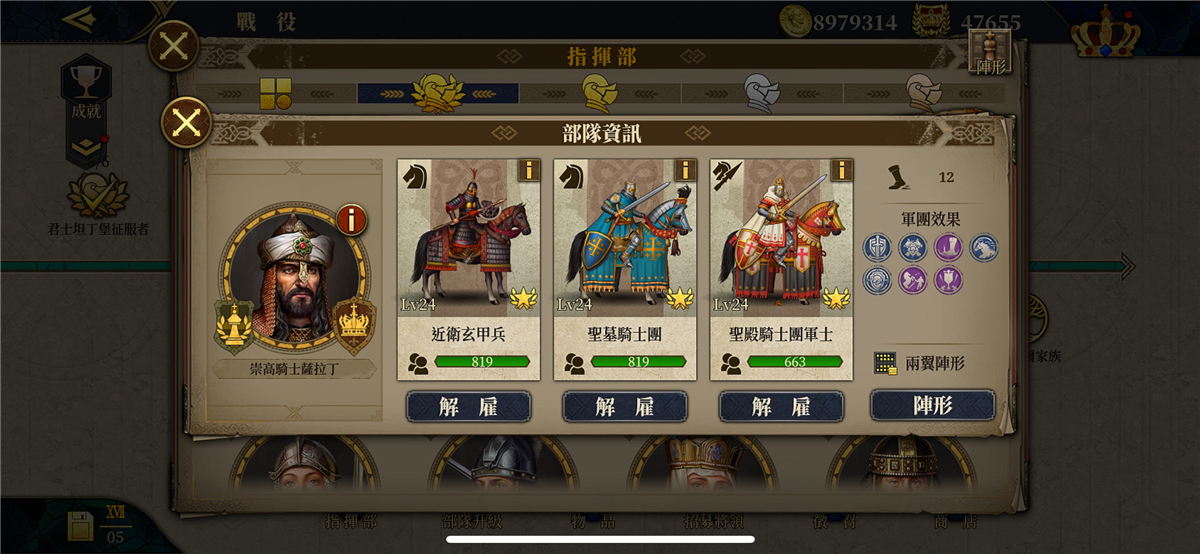This screenshot has height=554, width=1200.
Task: Close the 部隊資訊 troop info panel
Action: (185, 124)
